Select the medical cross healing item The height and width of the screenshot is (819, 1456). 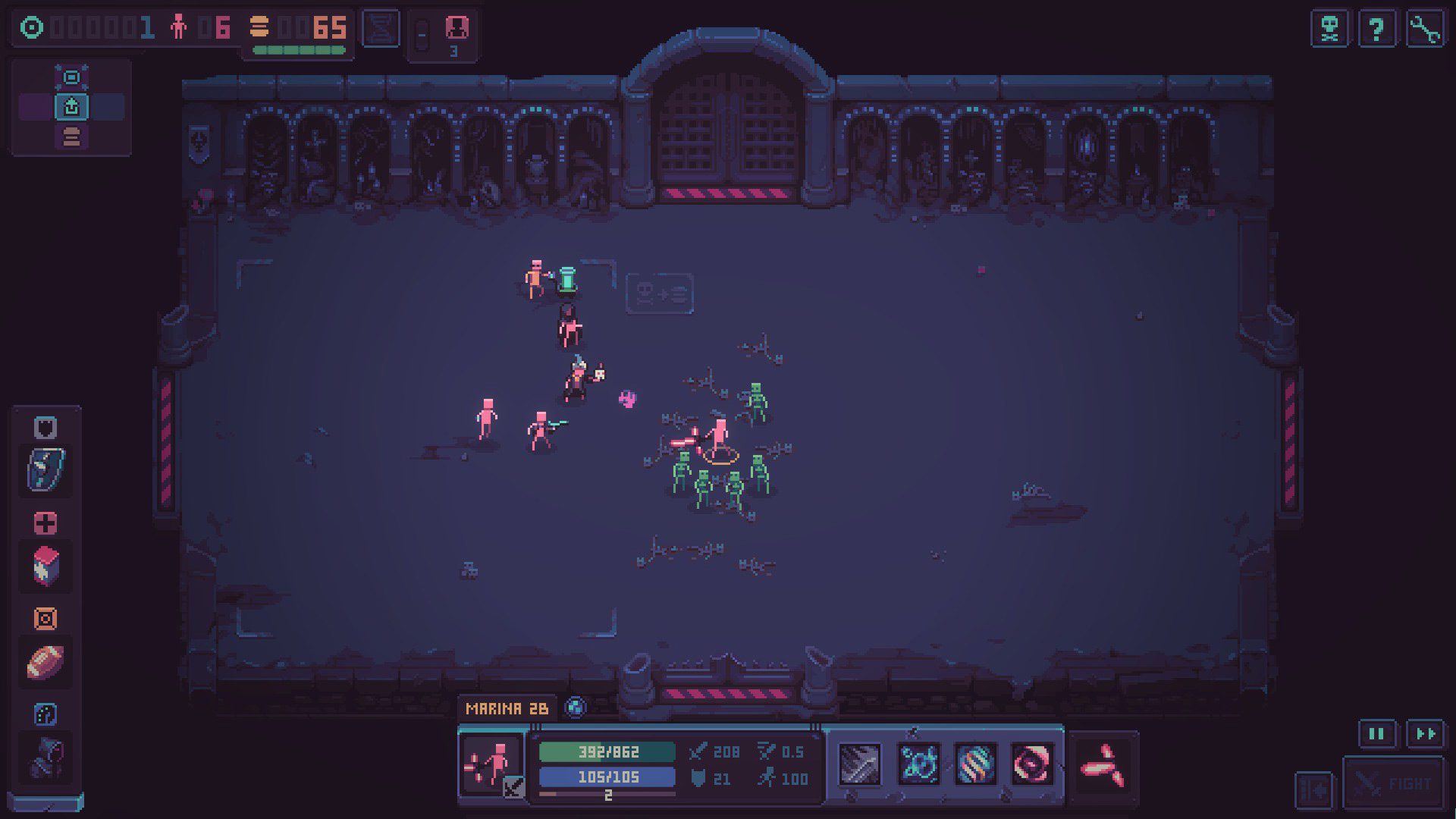click(x=45, y=522)
